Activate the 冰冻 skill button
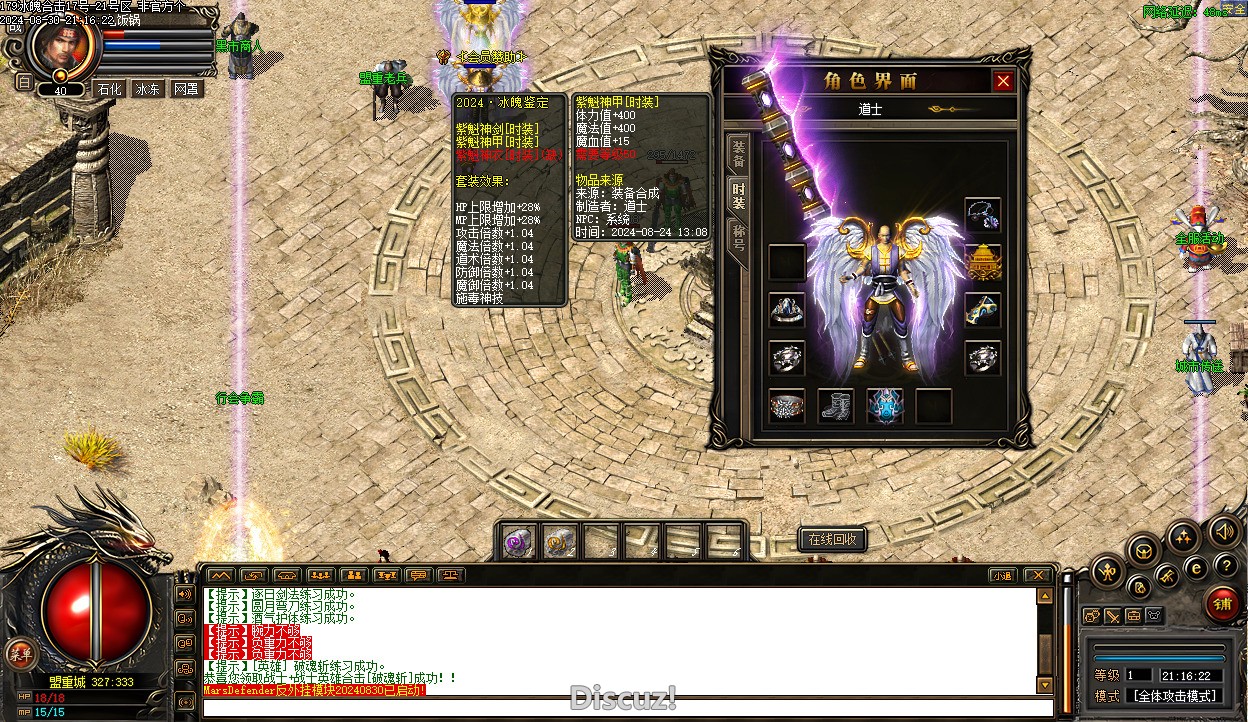 point(147,89)
